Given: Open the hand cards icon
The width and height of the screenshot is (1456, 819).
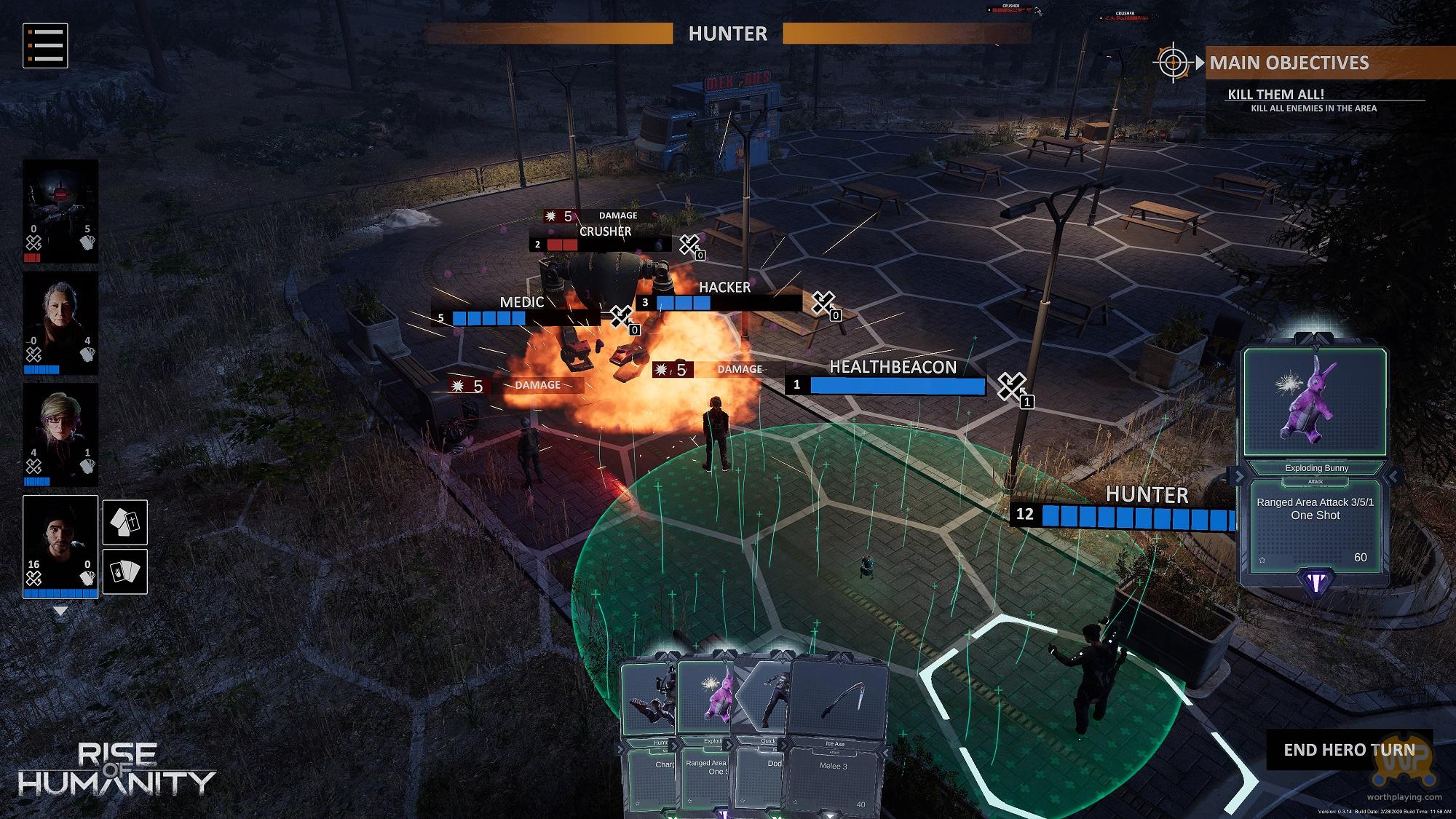Looking at the screenshot, I should [125, 571].
